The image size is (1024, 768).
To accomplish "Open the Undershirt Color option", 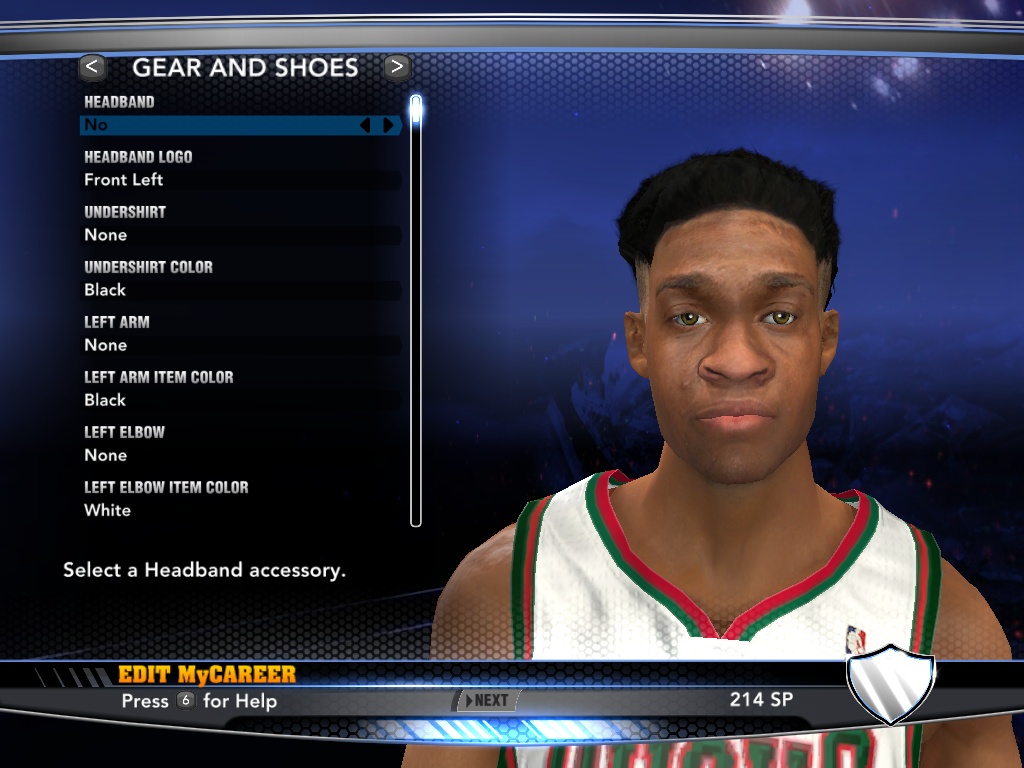I will tap(240, 290).
